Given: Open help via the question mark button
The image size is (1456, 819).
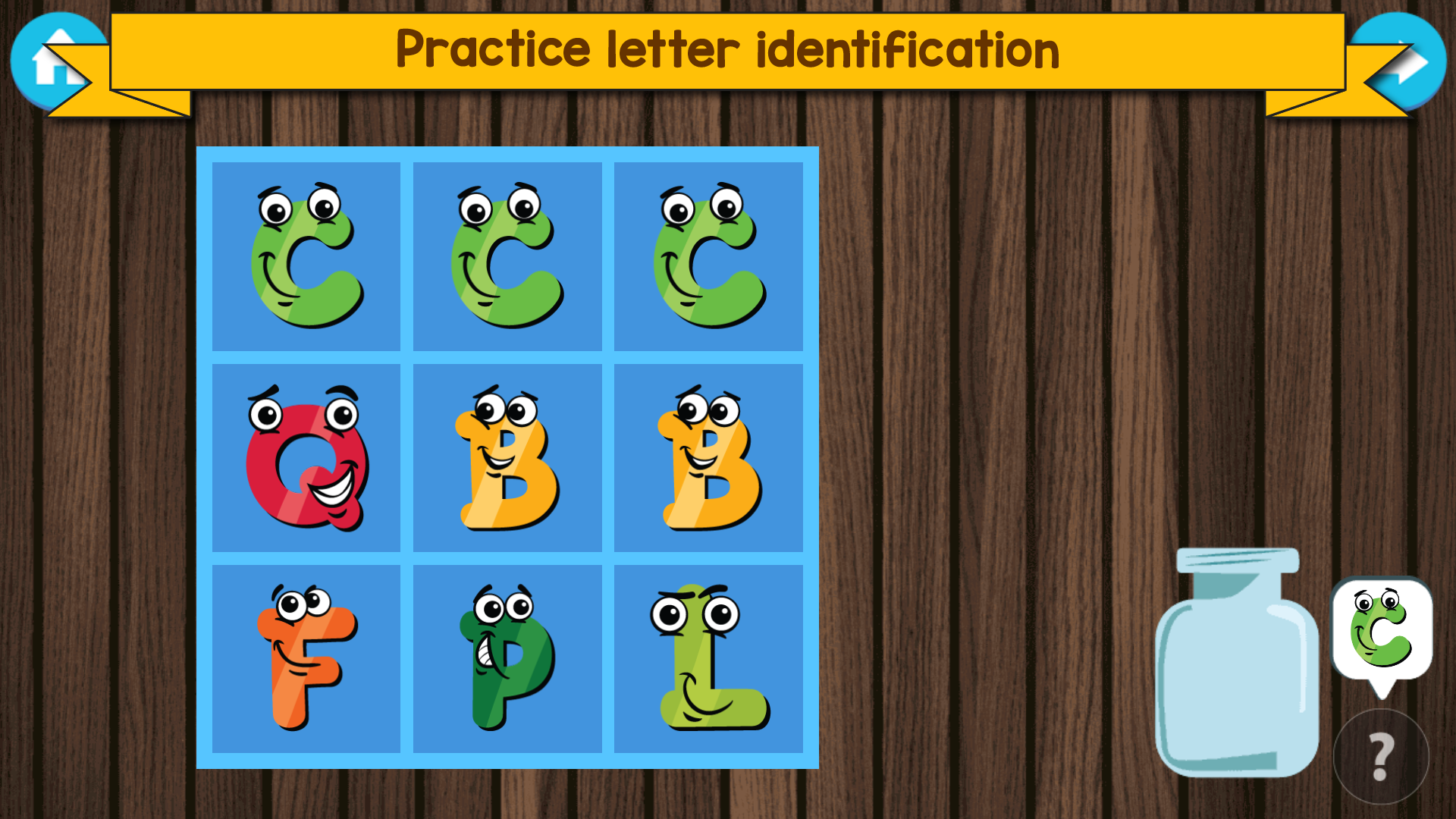Looking at the screenshot, I should 1380,751.
